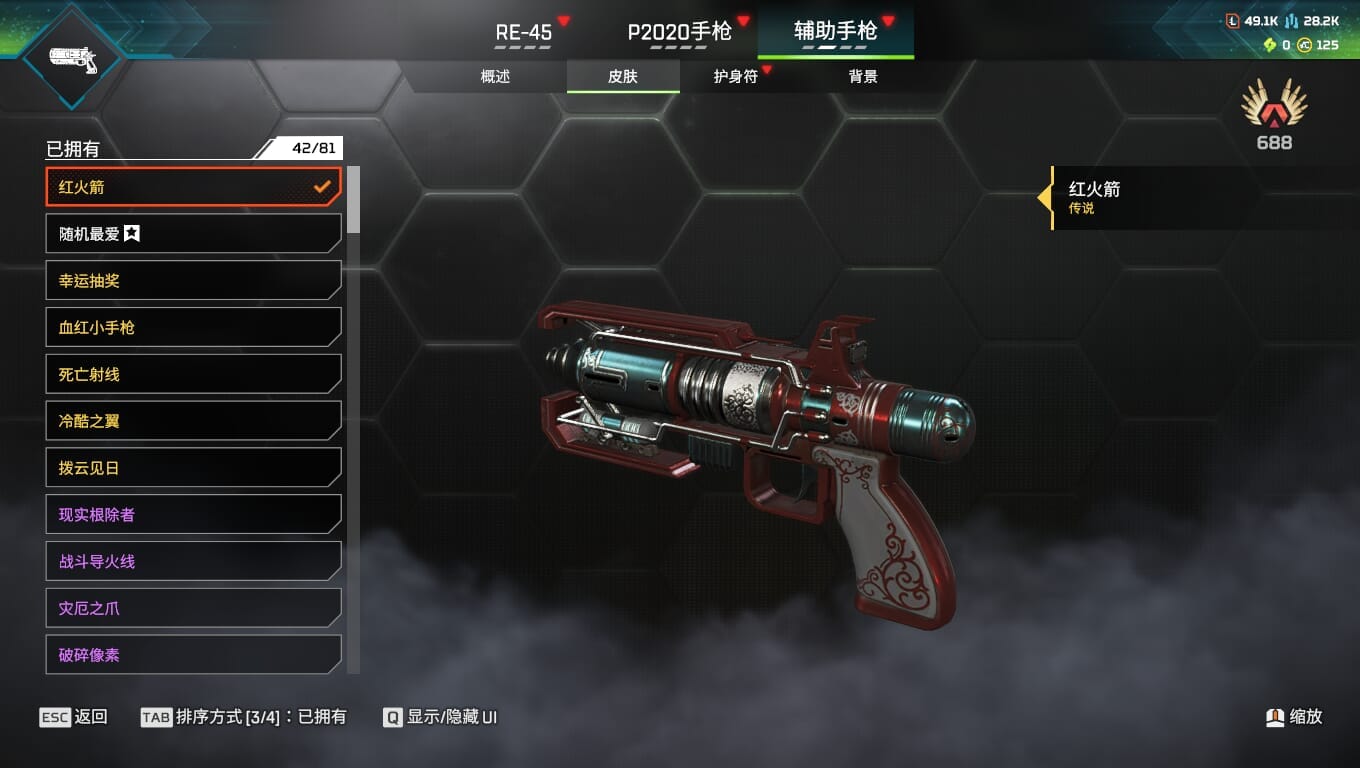Screen dimensions: 1360x768
Task: Select the 破碎像素 skin
Action: 193,655
